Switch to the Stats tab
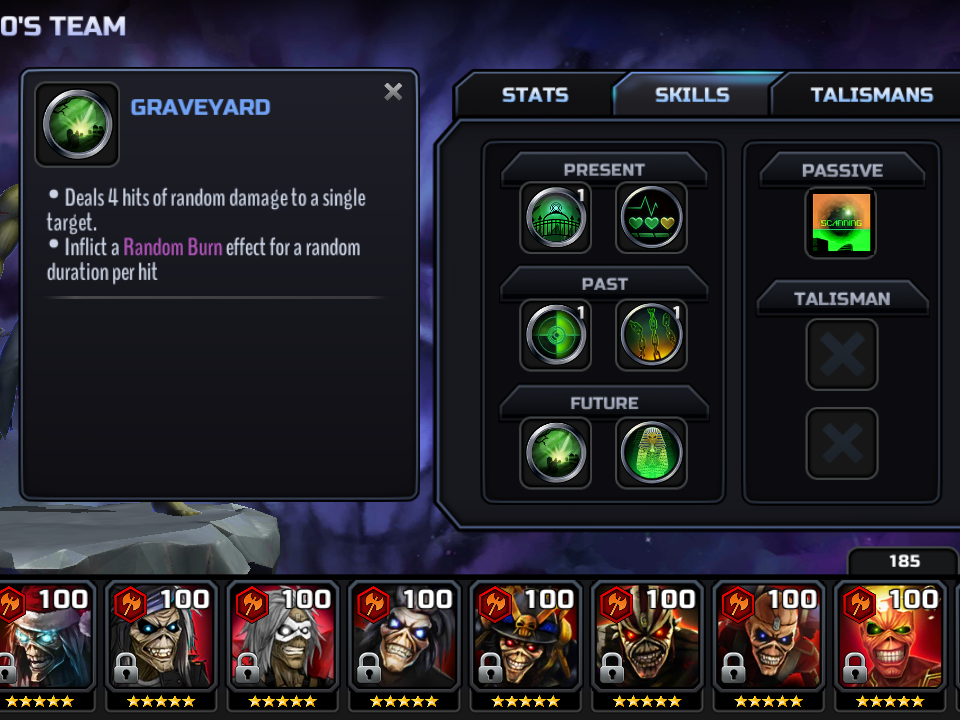Image resolution: width=960 pixels, height=720 pixels. point(534,96)
